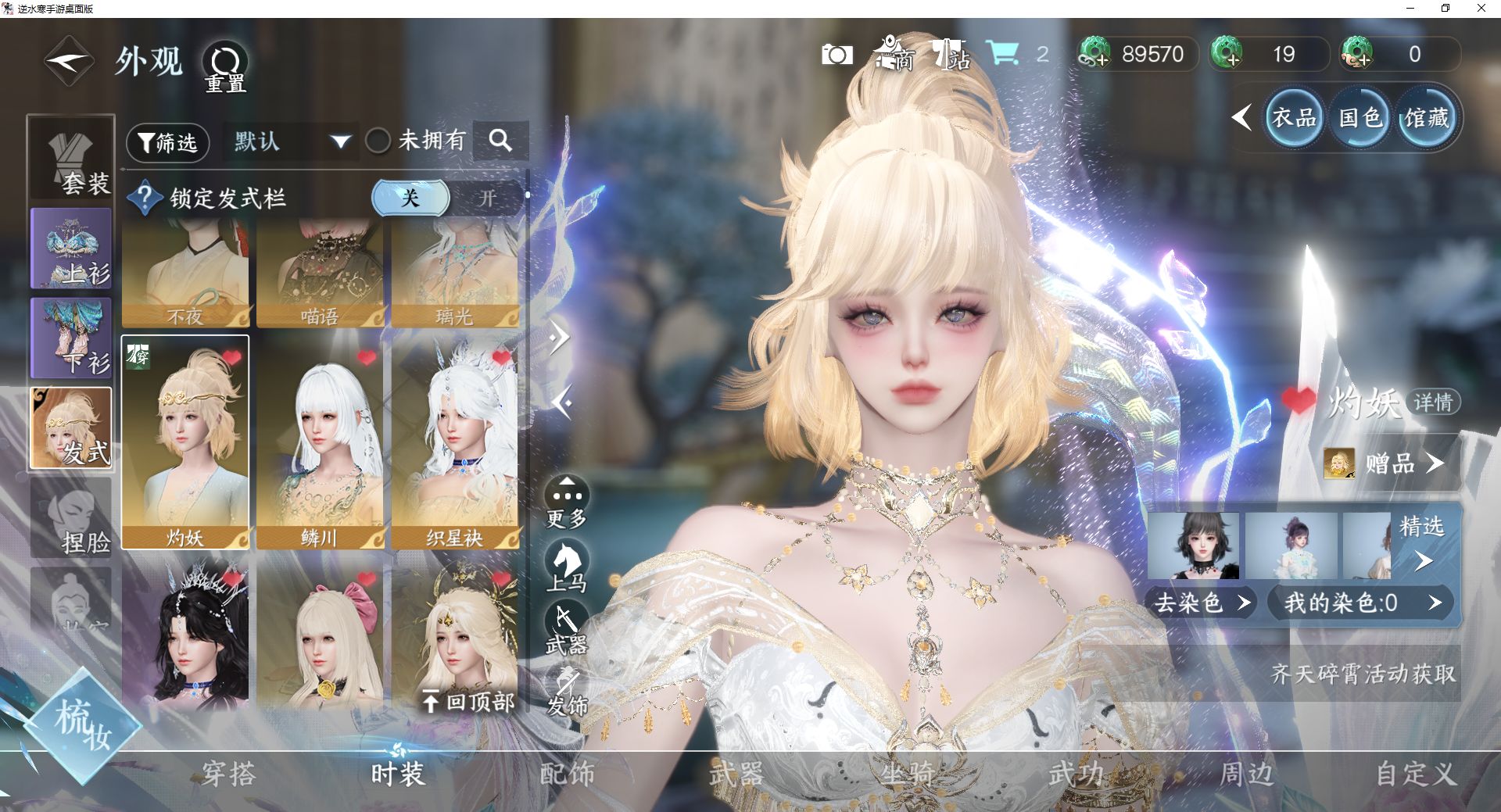This screenshot has height=812, width=1501.
Task: Select the 灼妖 blonde hairstyle thumbnail
Action: (x=185, y=443)
